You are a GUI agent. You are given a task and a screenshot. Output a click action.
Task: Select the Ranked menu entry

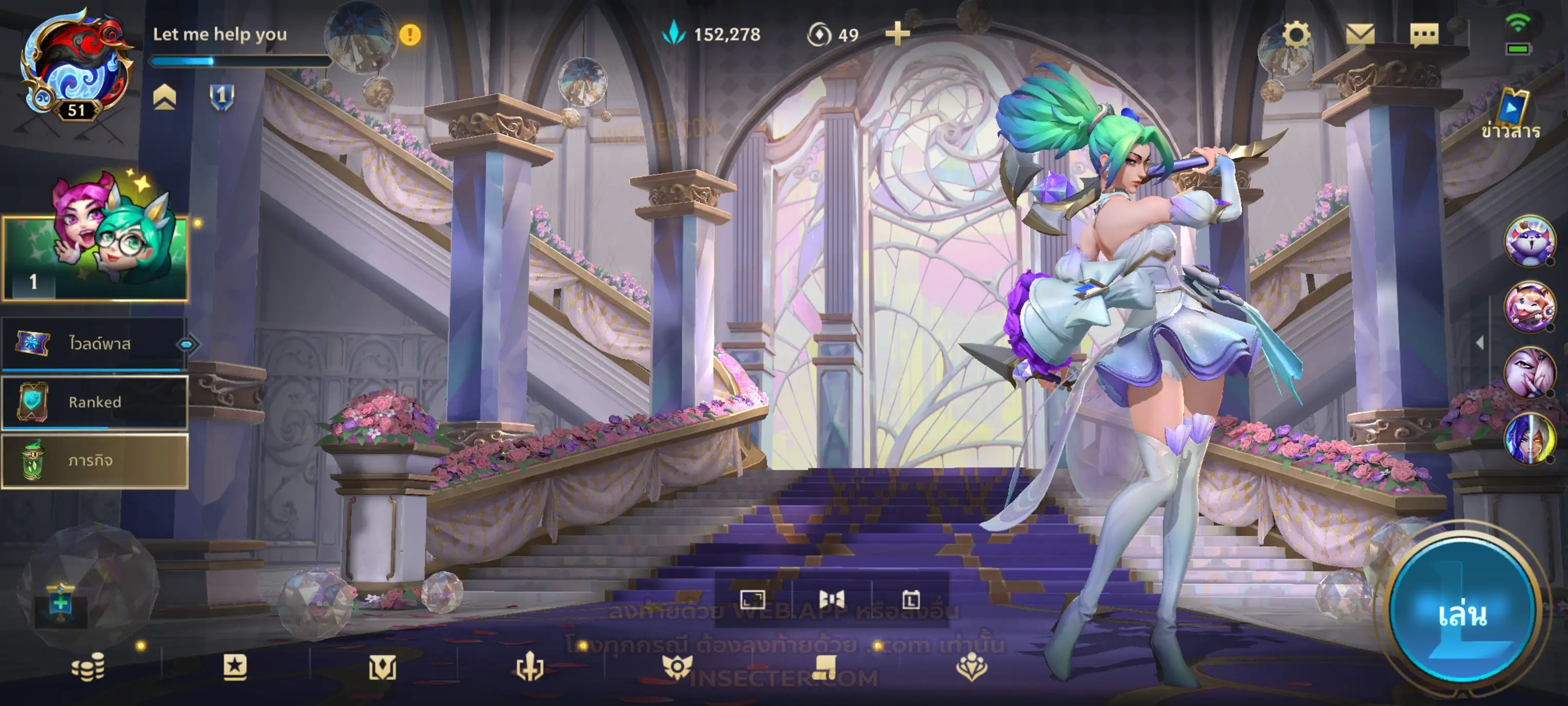click(95, 402)
